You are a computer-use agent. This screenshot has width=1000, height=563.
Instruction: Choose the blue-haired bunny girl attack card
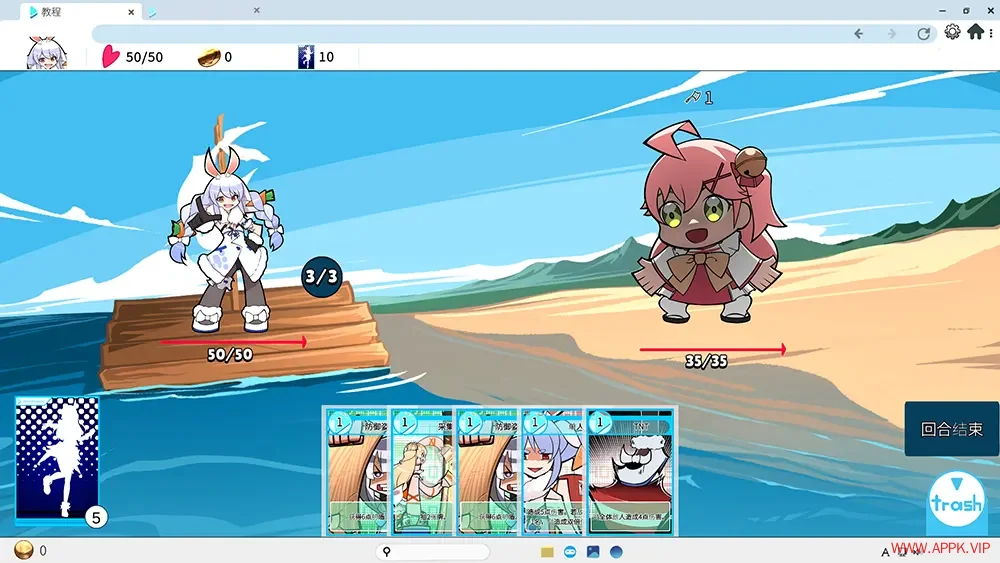pyautogui.click(x=553, y=470)
